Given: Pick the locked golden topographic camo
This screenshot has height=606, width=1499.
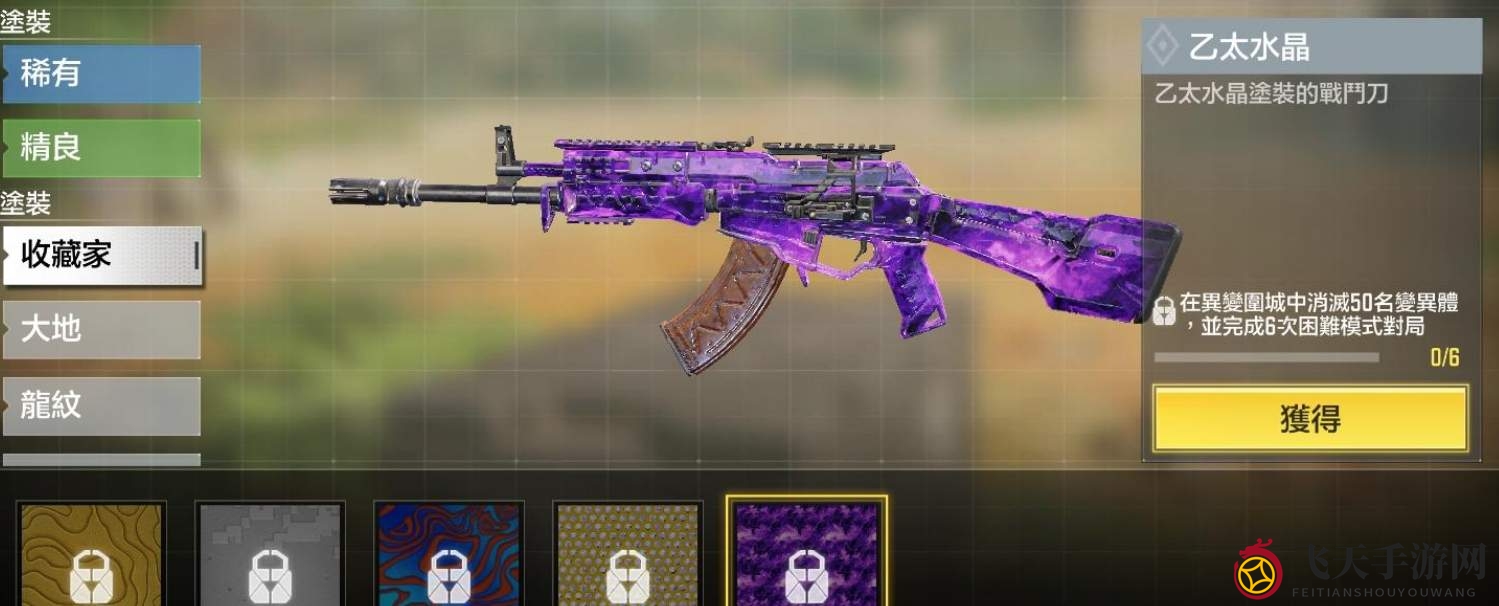Looking at the screenshot, I should [x=91, y=554].
